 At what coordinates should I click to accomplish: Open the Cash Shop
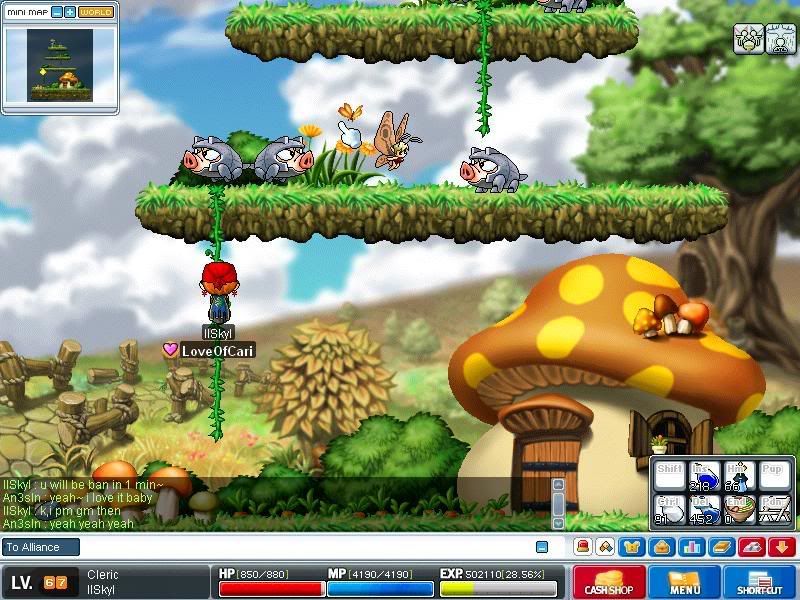click(x=609, y=583)
